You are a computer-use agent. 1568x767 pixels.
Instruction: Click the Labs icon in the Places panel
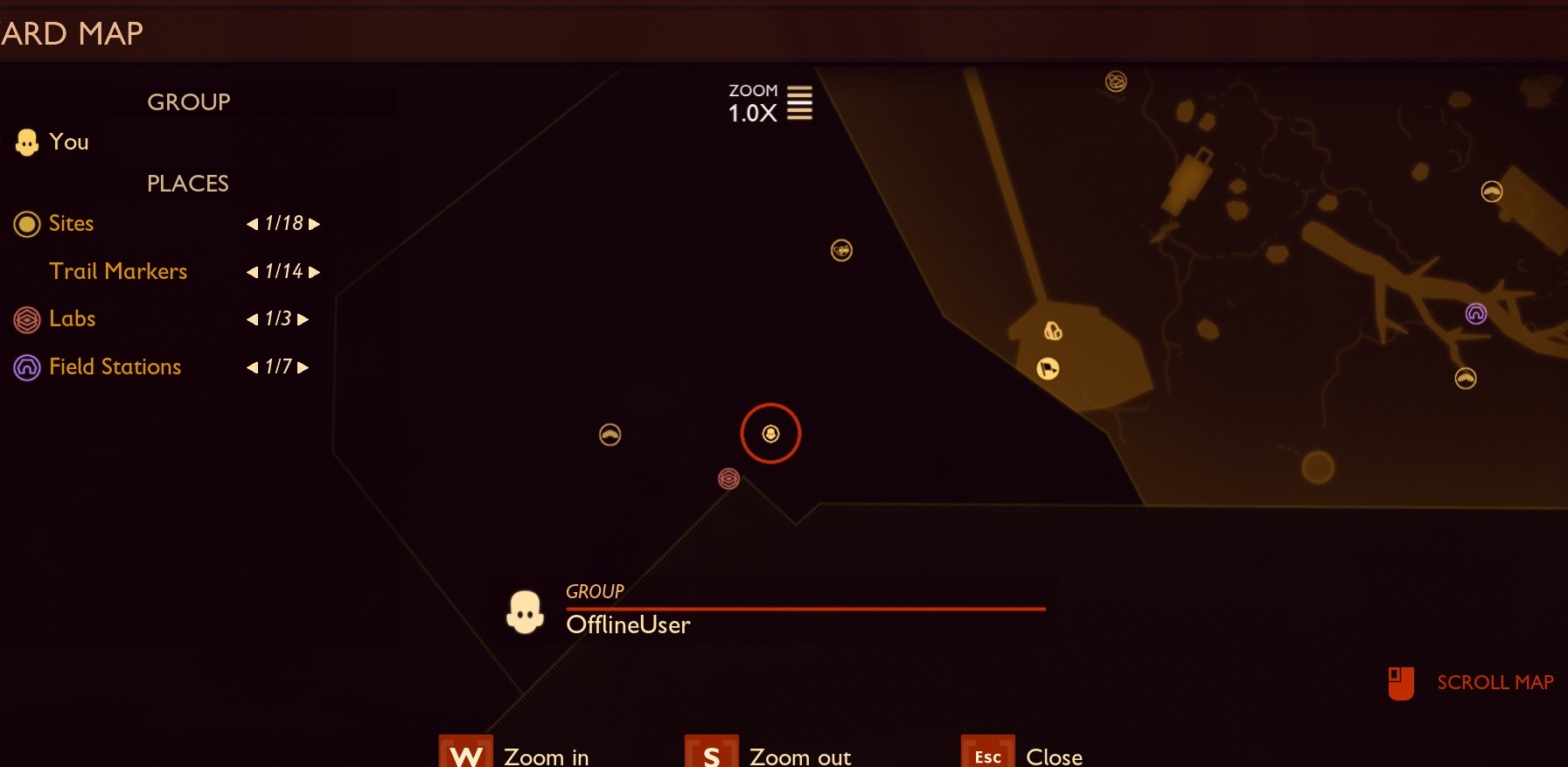25,319
